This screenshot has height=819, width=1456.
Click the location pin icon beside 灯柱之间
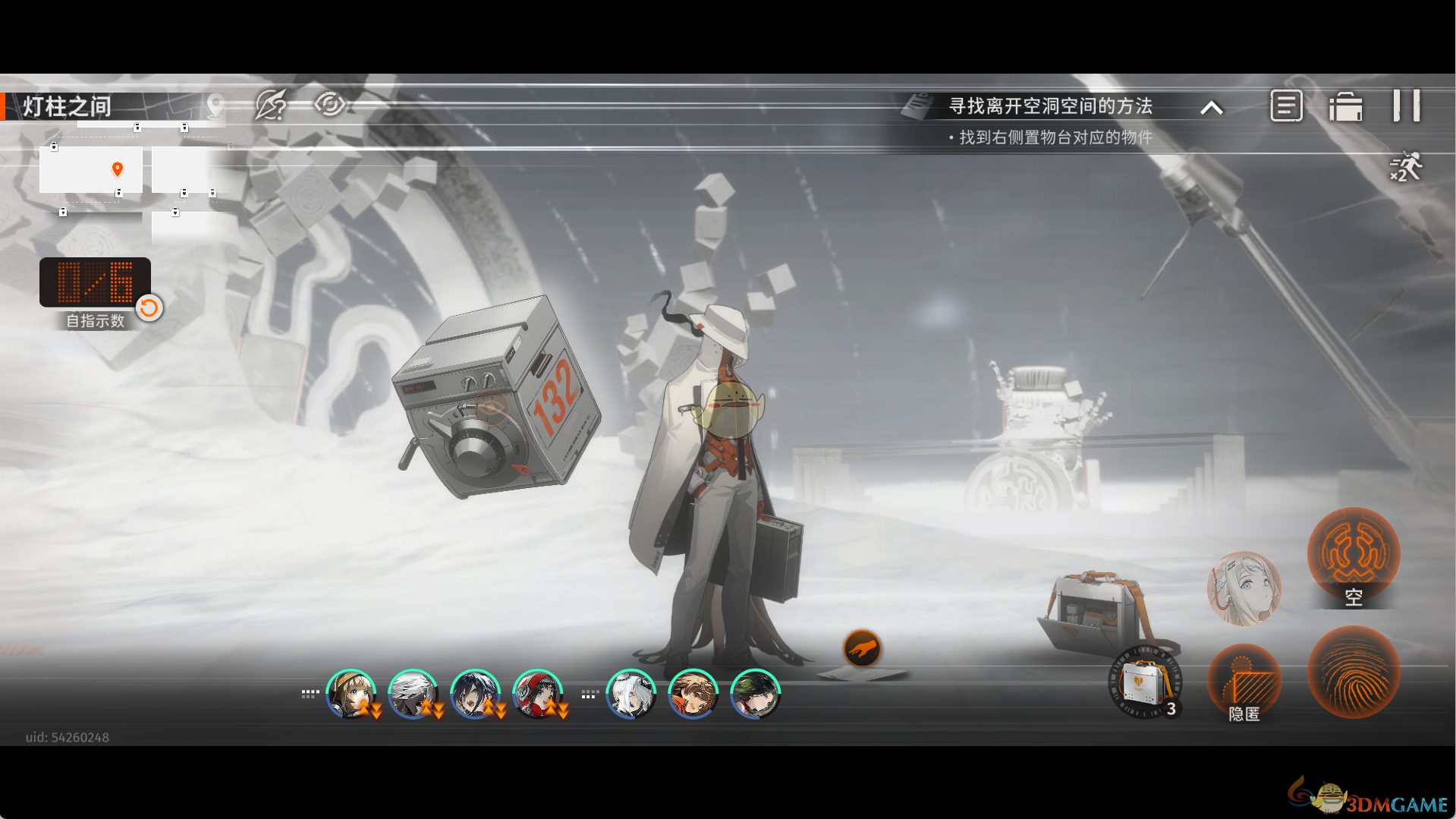point(215,106)
